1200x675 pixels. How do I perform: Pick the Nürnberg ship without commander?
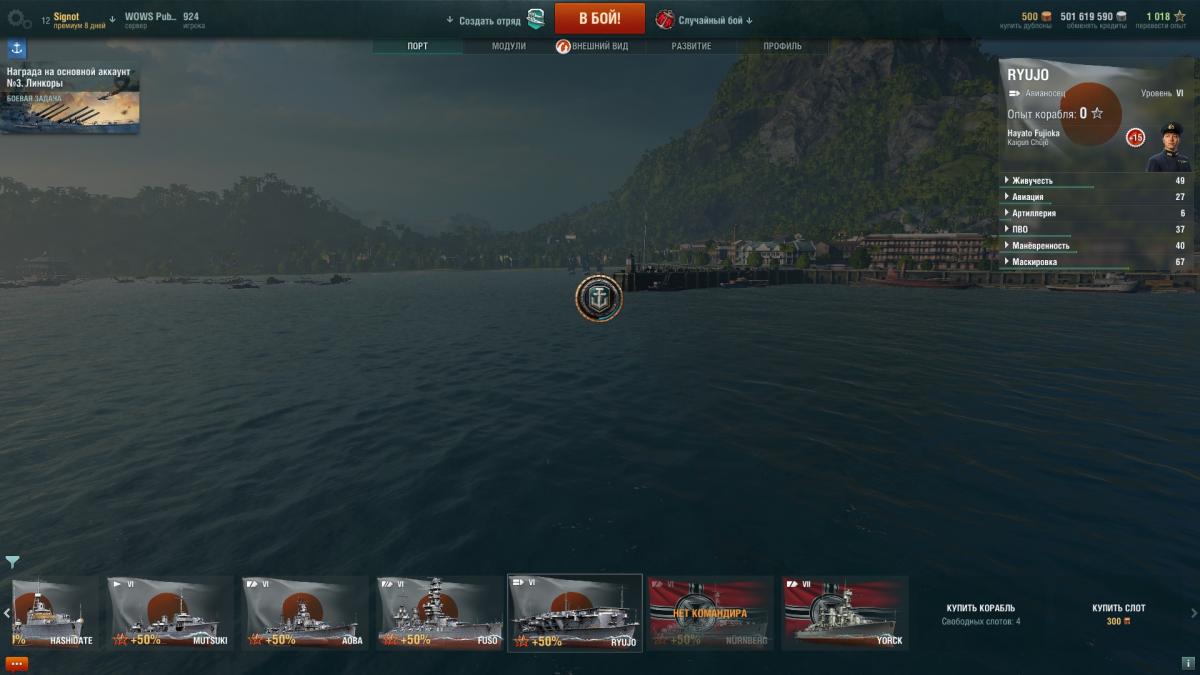pyautogui.click(x=709, y=612)
